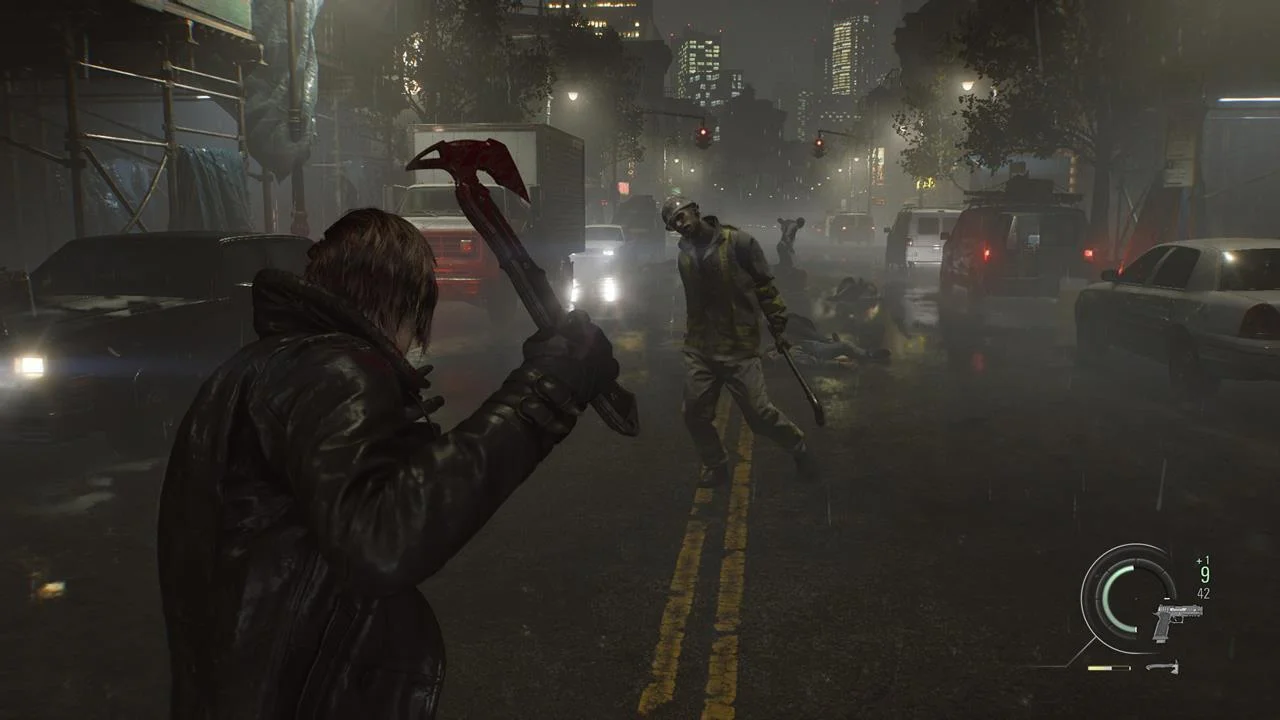Click the loaded ammo count showing 9

tap(1204, 574)
